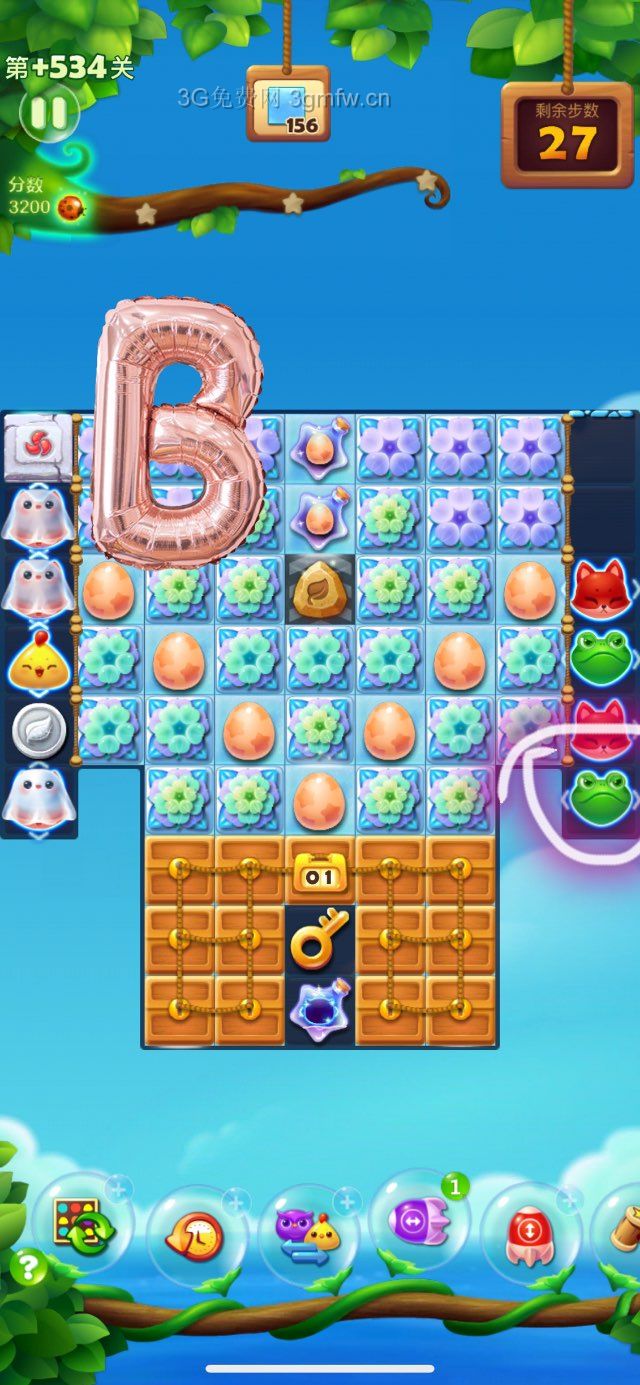This screenshot has height=1385, width=640.
Task: Open the green question mark help
Action: (x=28, y=1268)
